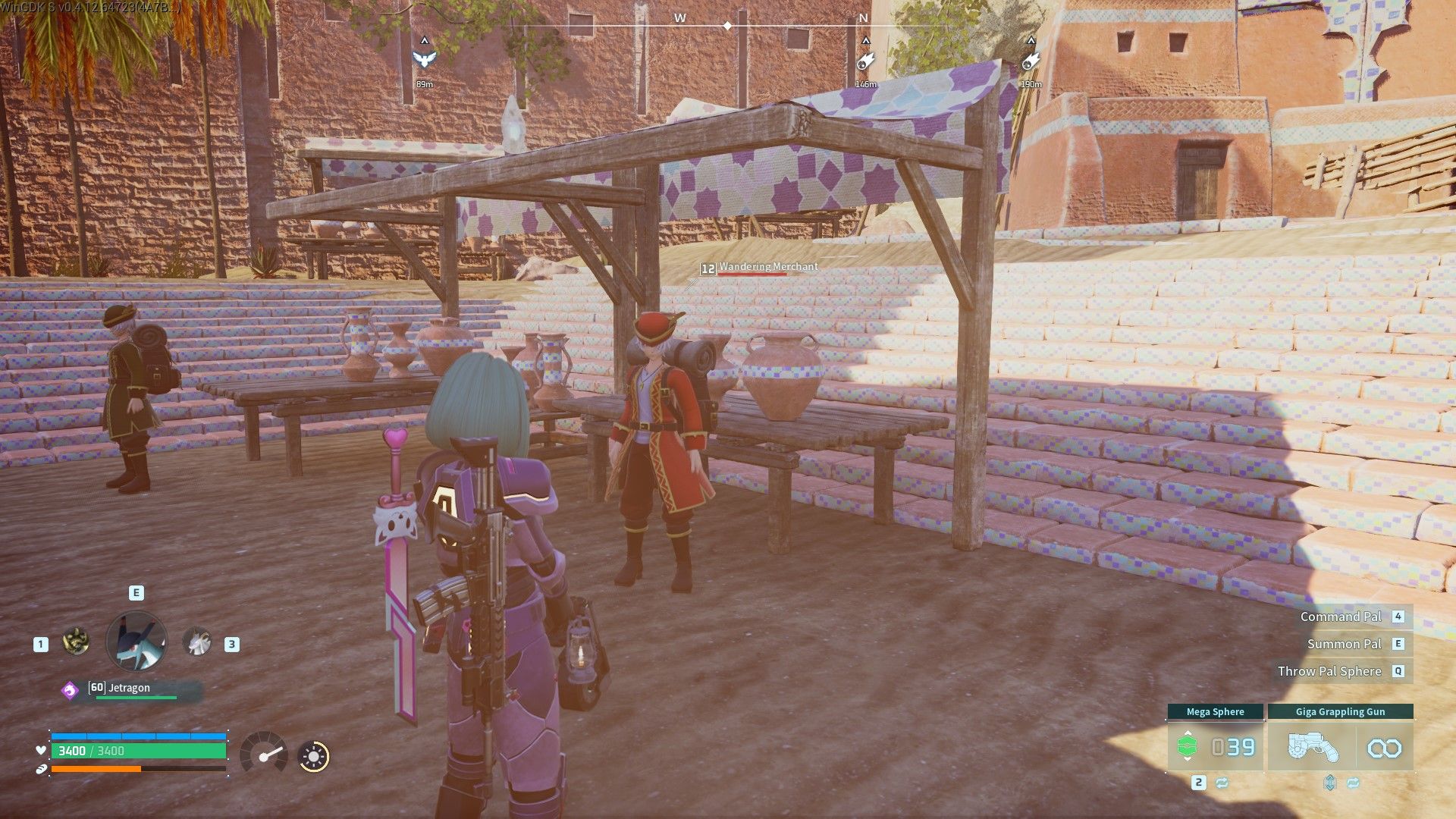Click the Jetragon level 60 nameplate

pyautogui.click(x=130, y=689)
